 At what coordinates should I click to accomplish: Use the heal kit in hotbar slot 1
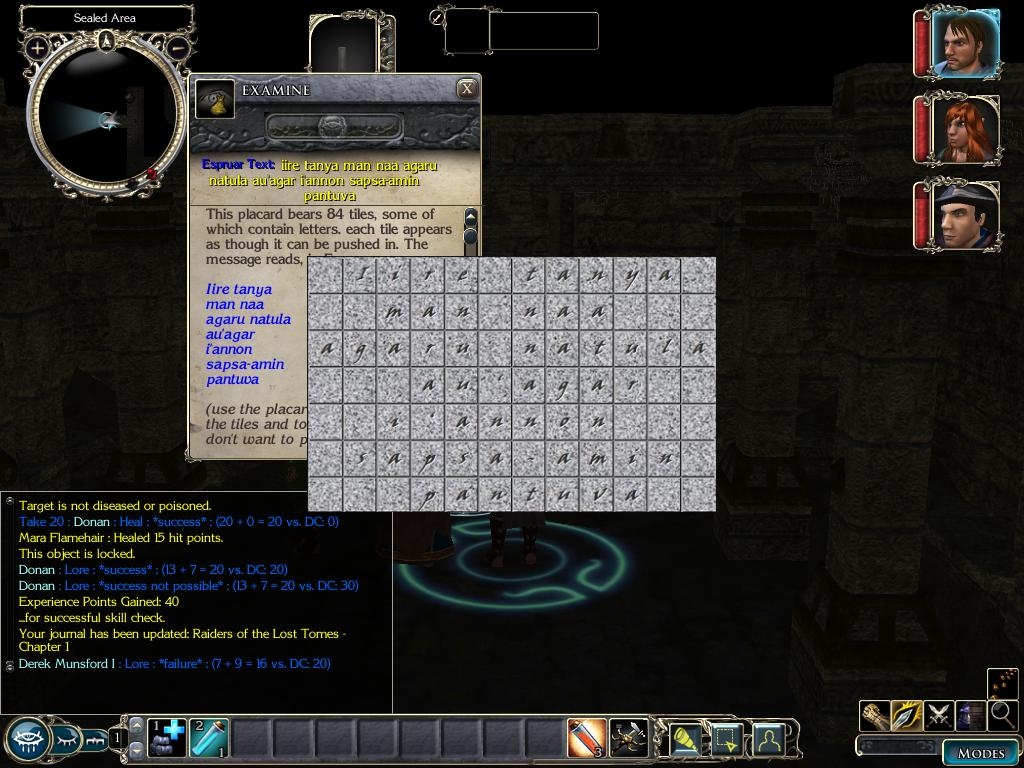(167, 738)
